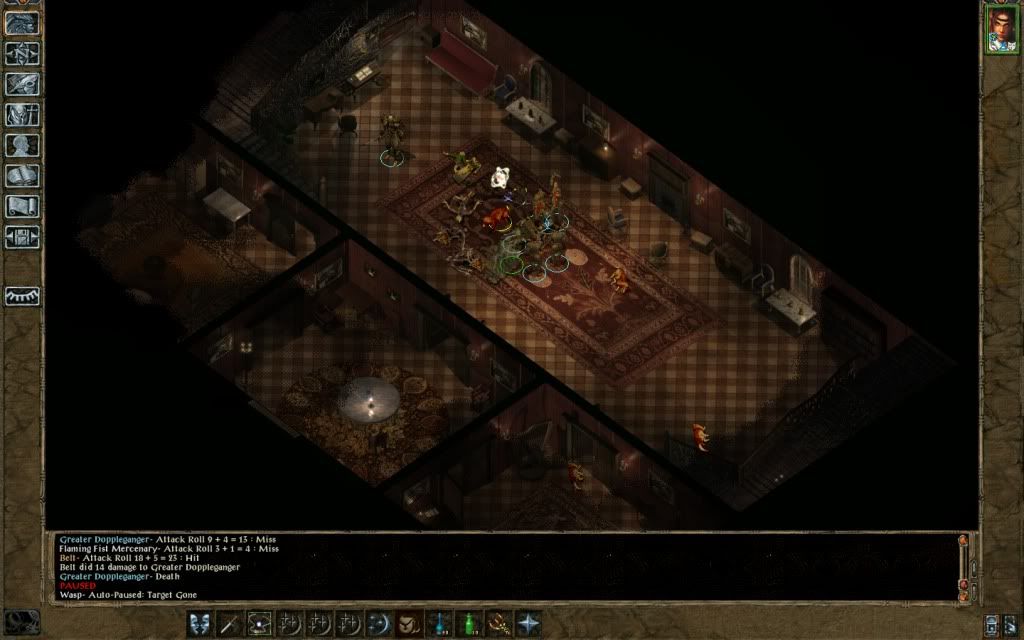
Task: Use the pearl shell item slot
Action: pos(258,622)
